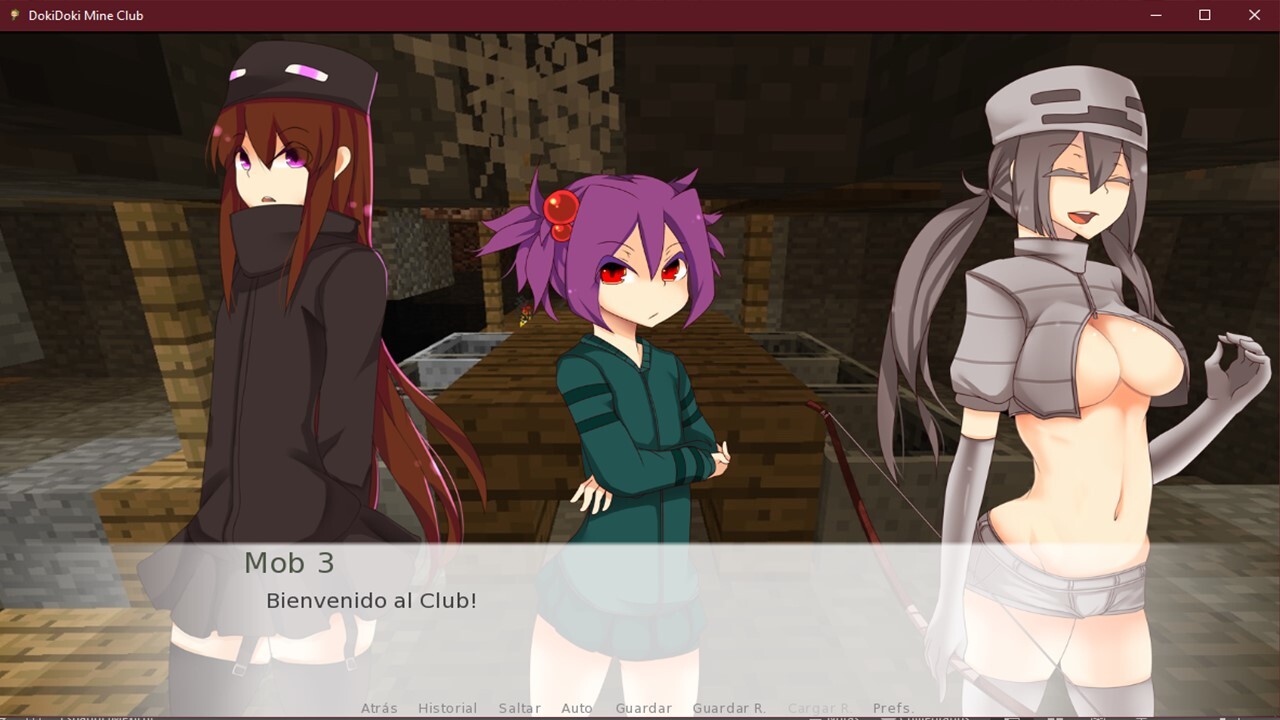
Task: Open the Historial screen to review dialogue
Action: tap(447, 708)
